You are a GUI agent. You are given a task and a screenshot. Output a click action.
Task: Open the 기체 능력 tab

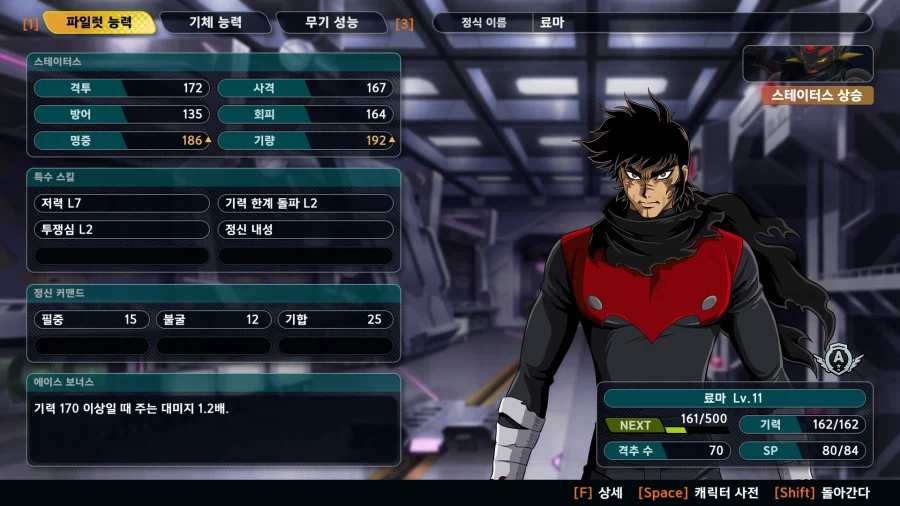215,22
